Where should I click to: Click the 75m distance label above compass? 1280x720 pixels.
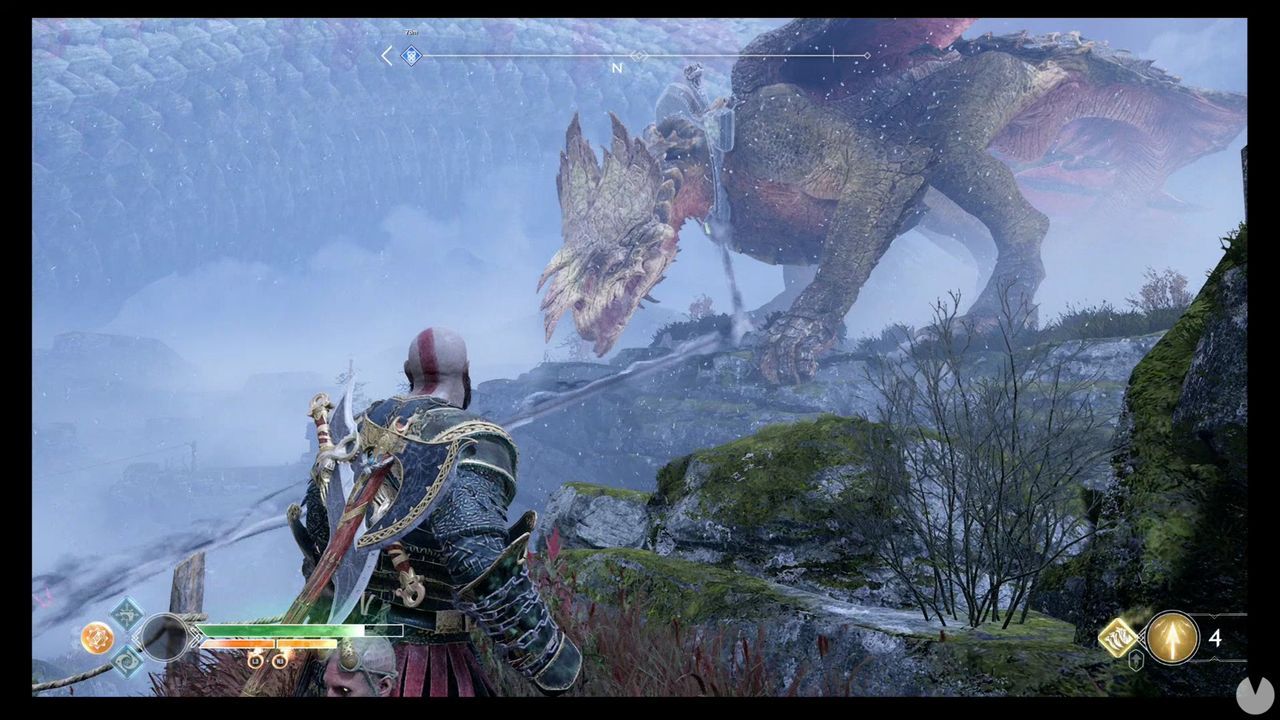[410, 32]
